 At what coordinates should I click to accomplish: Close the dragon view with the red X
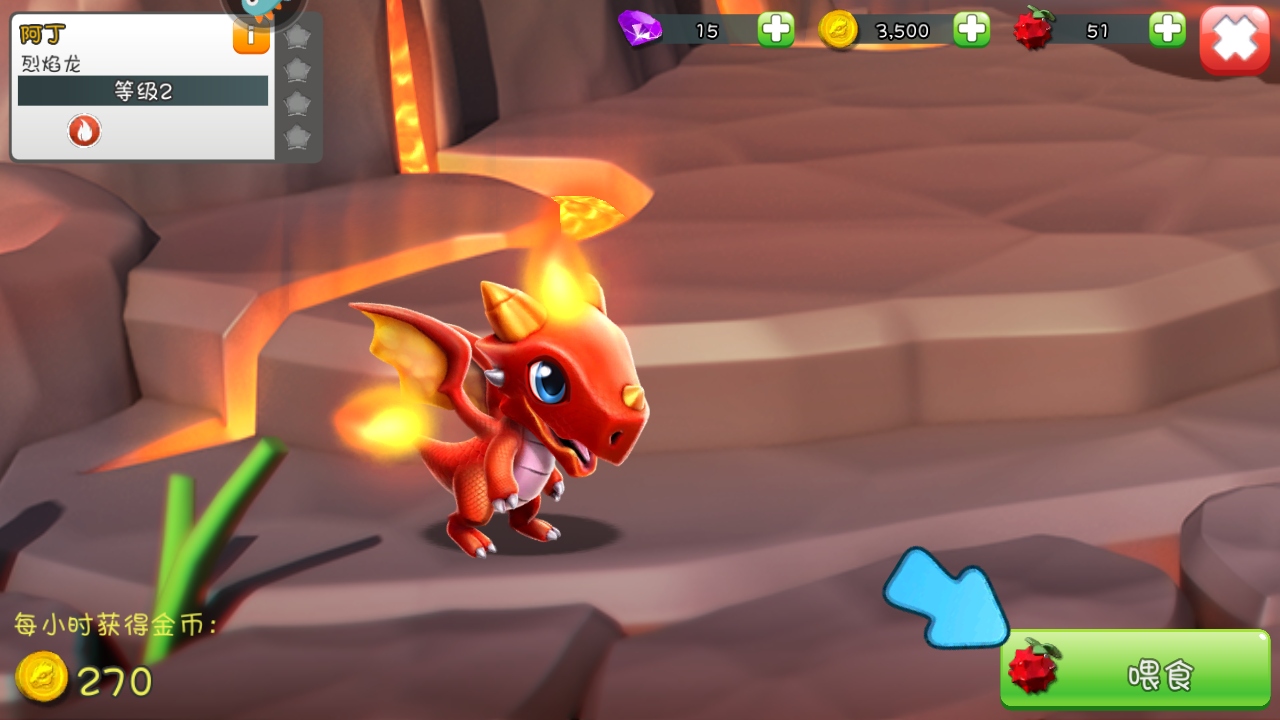pos(1234,39)
